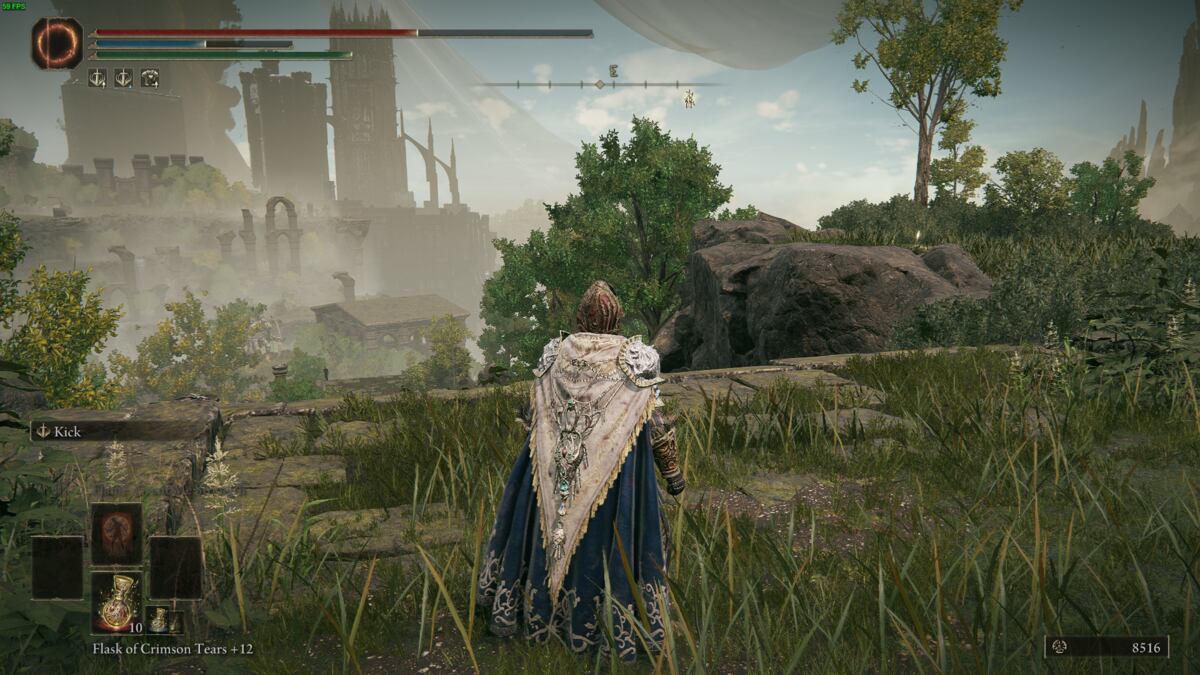The width and height of the screenshot is (1200, 675).
Task: Select the armor buff status icon
Action: (149, 77)
